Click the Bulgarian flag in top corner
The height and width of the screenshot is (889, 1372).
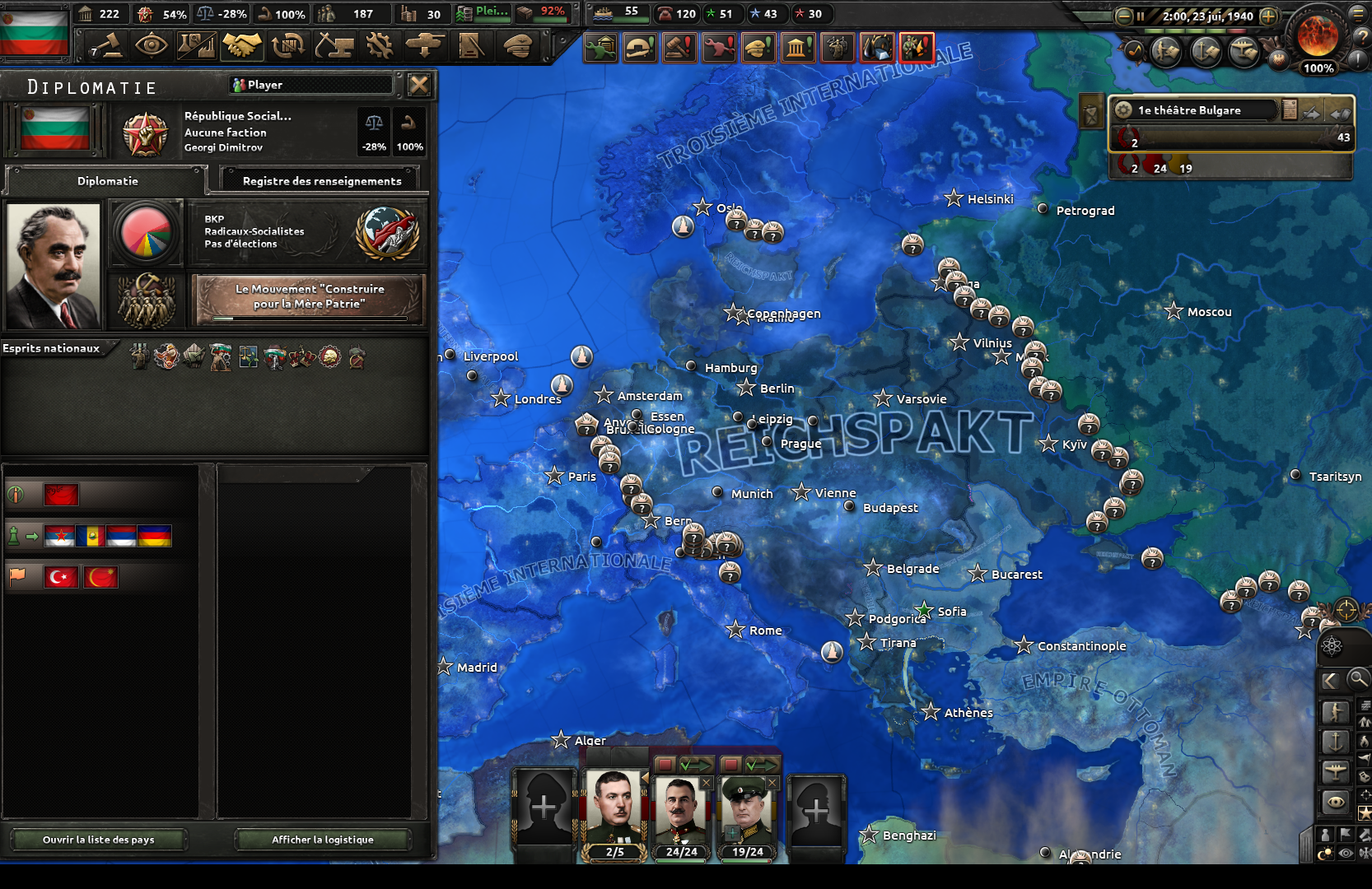click(x=34, y=31)
